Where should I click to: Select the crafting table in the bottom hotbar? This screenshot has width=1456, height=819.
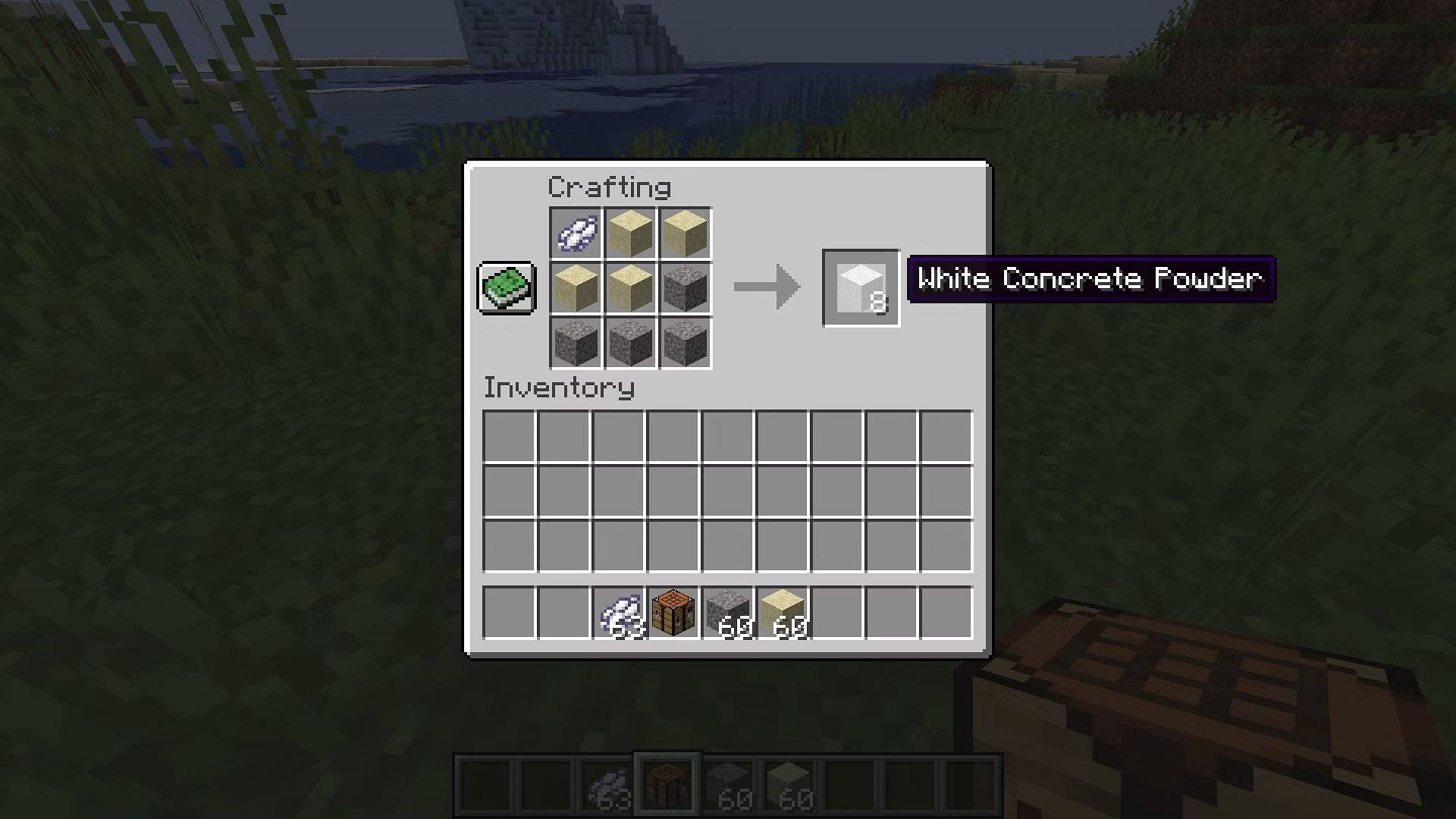pos(667,783)
